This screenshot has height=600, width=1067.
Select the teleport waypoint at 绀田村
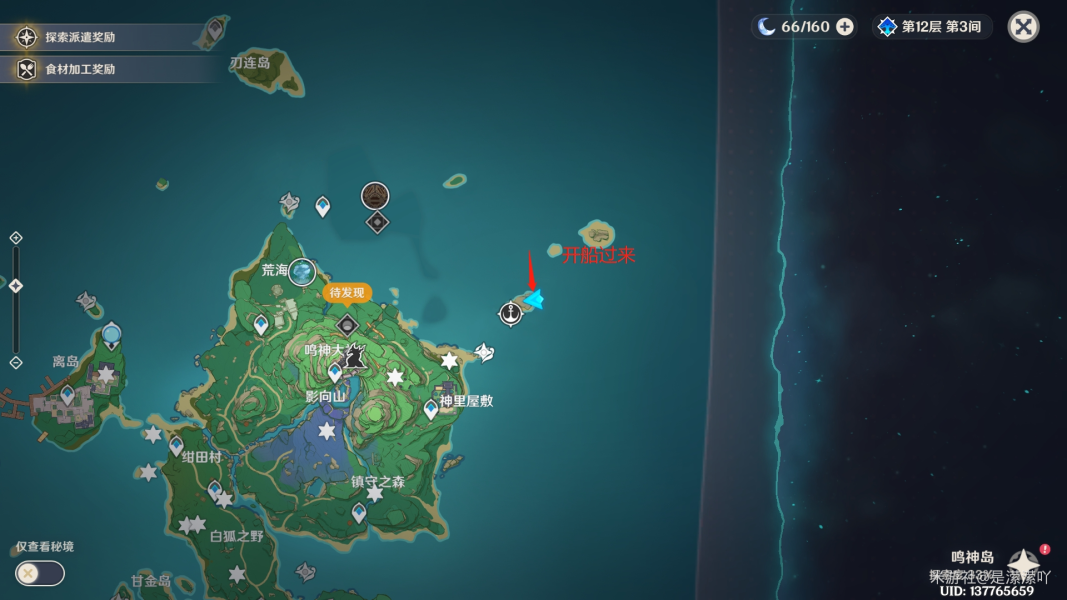click(177, 445)
